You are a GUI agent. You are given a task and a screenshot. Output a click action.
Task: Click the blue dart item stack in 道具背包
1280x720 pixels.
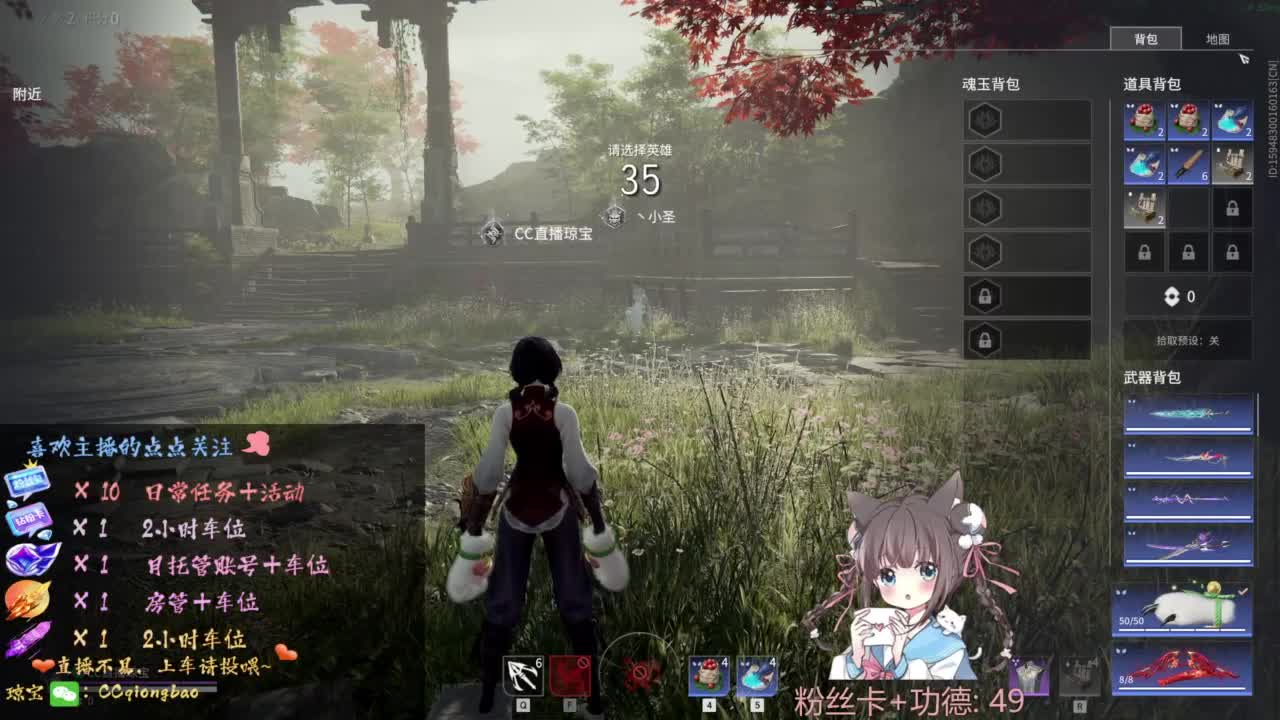click(1234, 121)
